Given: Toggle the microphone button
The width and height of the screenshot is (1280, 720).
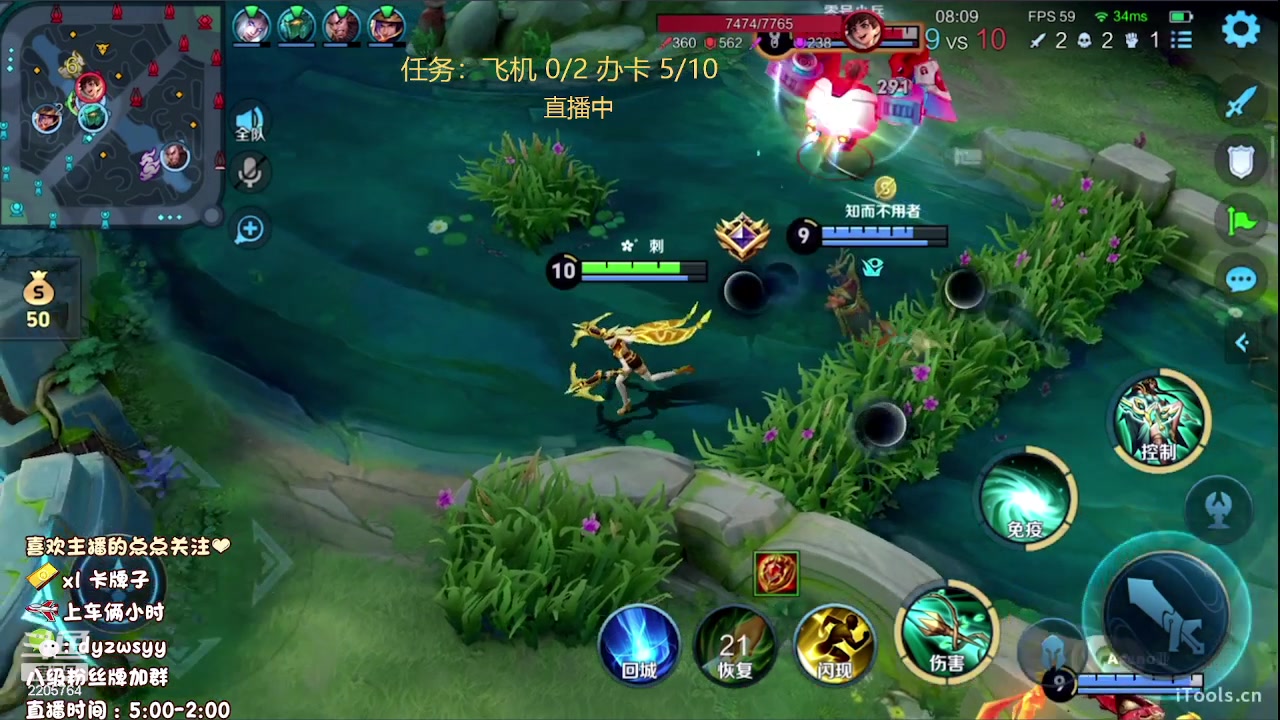Looking at the screenshot, I should (249, 173).
